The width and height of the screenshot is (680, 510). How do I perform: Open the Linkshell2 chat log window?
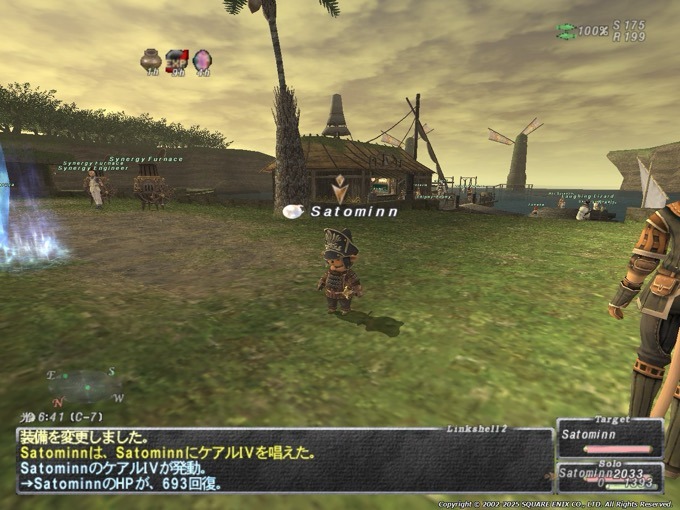pyautogui.click(x=285, y=460)
